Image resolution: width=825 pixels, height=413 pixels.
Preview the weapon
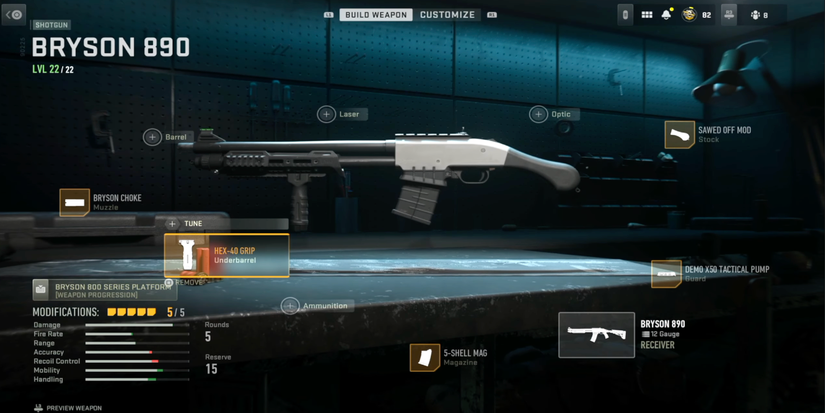pyautogui.click(x=68, y=408)
